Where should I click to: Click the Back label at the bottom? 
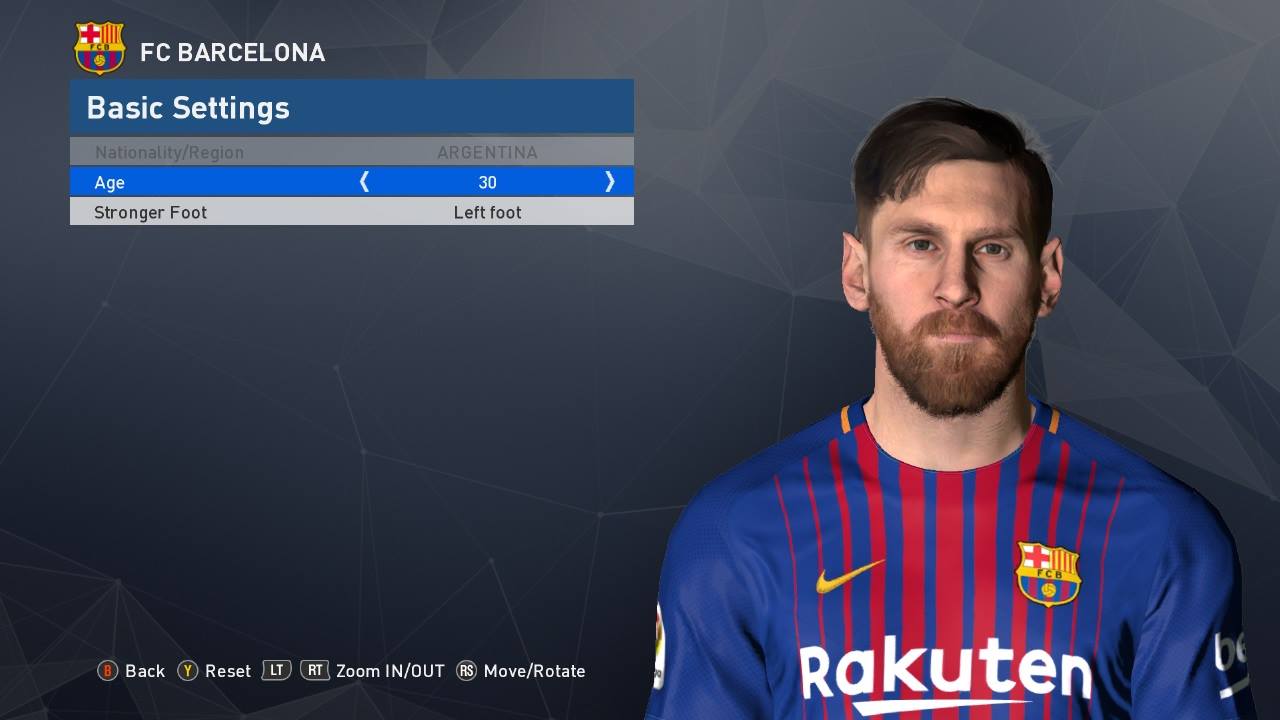point(145,671)
